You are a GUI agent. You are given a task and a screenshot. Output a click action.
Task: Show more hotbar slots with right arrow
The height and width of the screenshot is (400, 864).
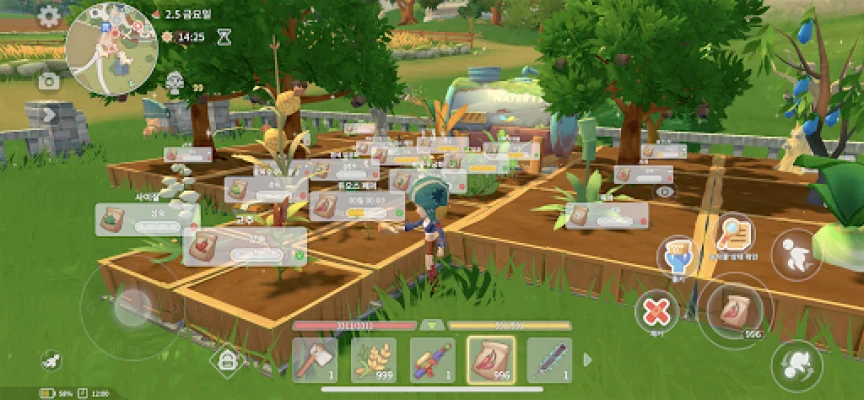click(588, 360)
